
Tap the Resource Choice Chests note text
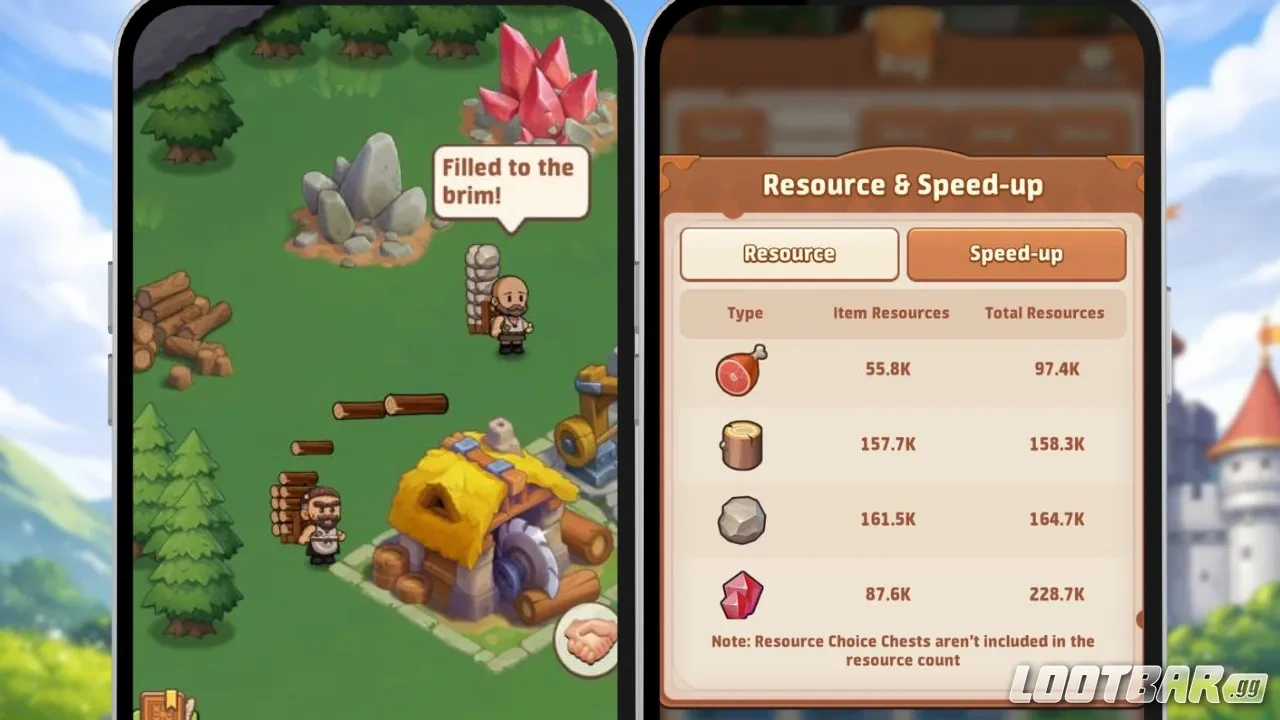point(902,650)
